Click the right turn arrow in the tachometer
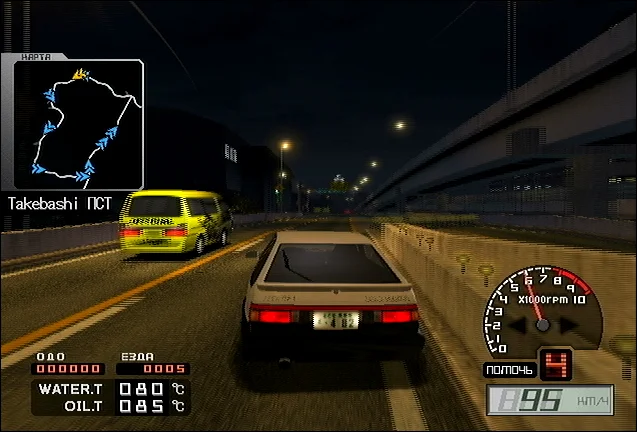Screen dimensions: 637x432 tap(566, 325)
